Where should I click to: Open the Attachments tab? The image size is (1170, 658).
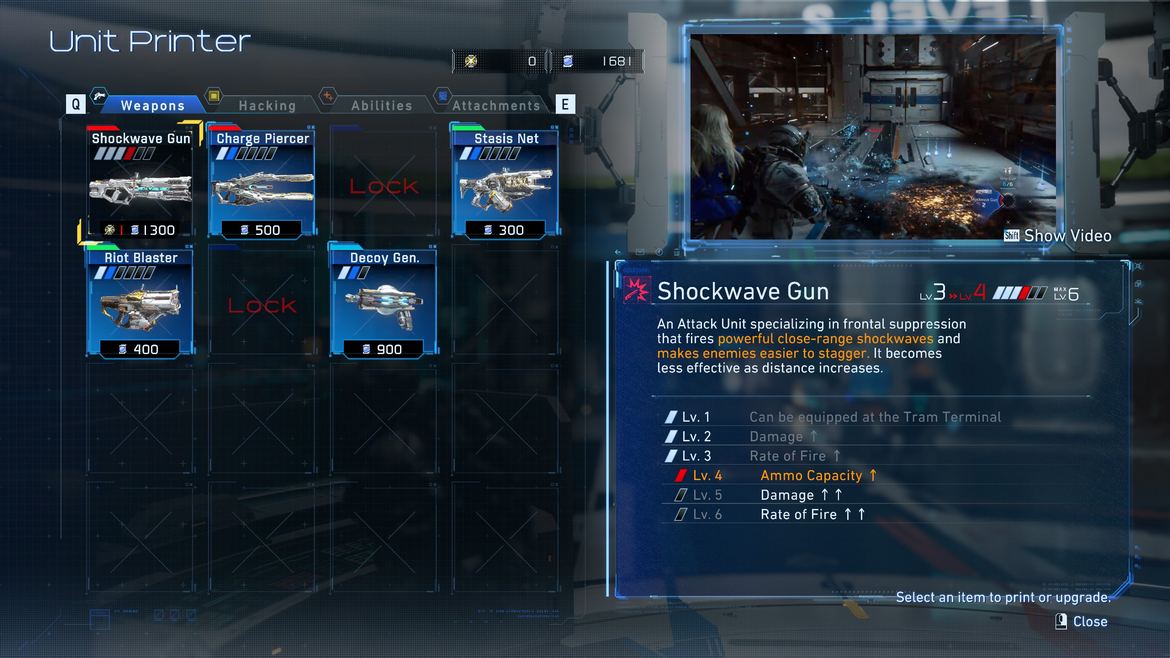click(x=495, y=105)
